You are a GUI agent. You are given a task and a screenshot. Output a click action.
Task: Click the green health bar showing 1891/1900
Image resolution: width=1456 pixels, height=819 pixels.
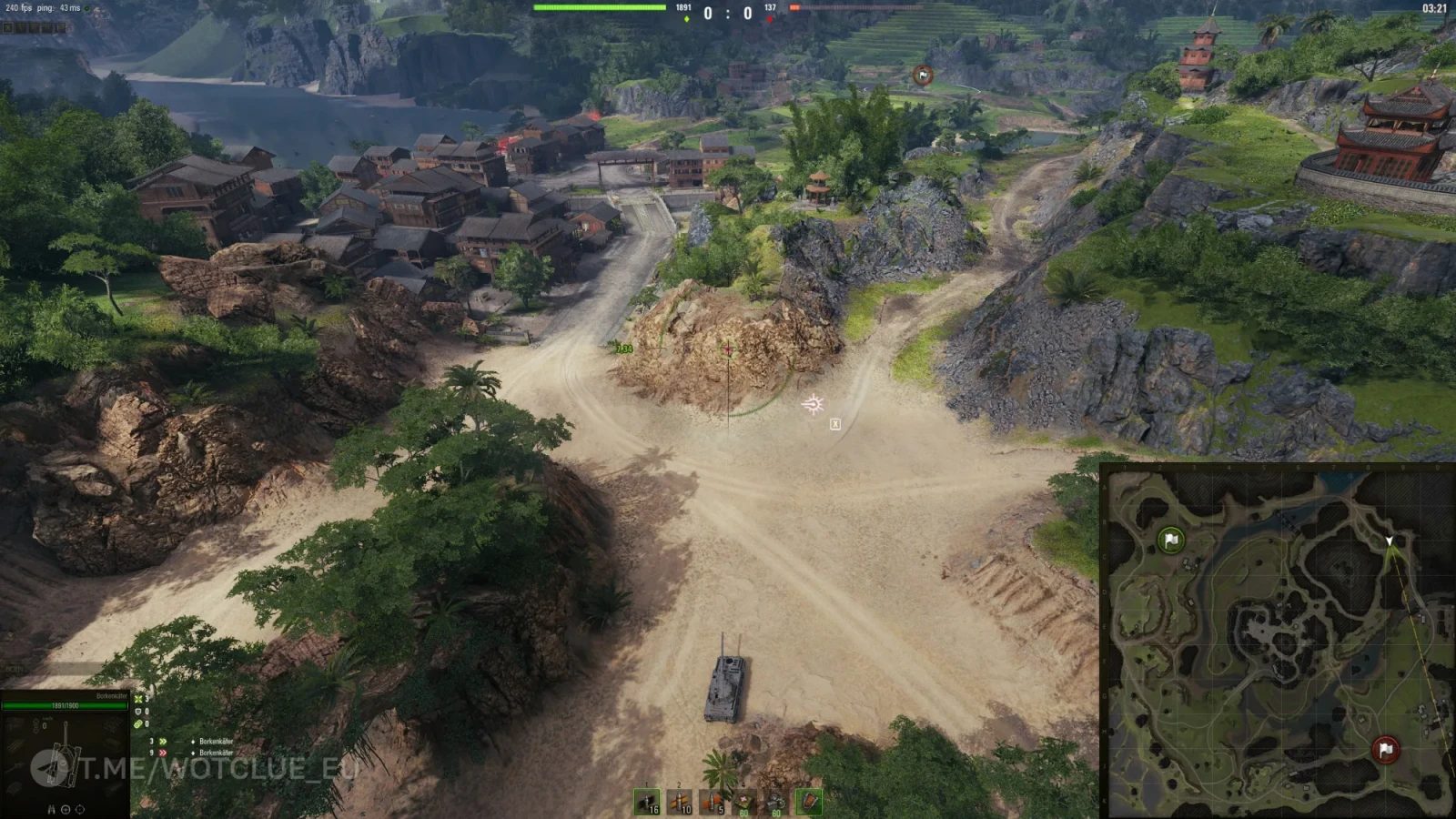coord(66,706)
